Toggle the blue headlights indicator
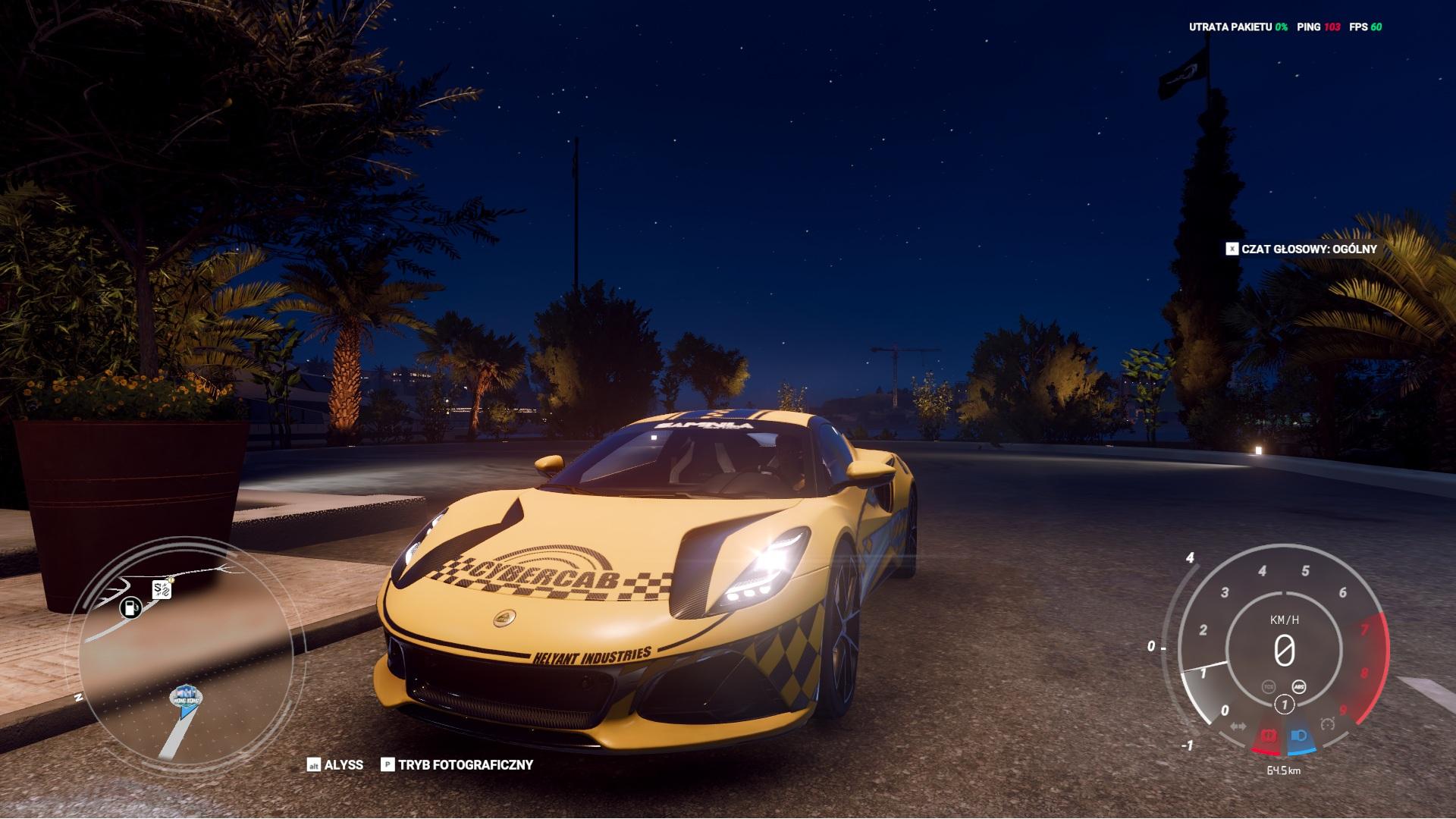The image size is (1456, 819). pos(1298,736)
